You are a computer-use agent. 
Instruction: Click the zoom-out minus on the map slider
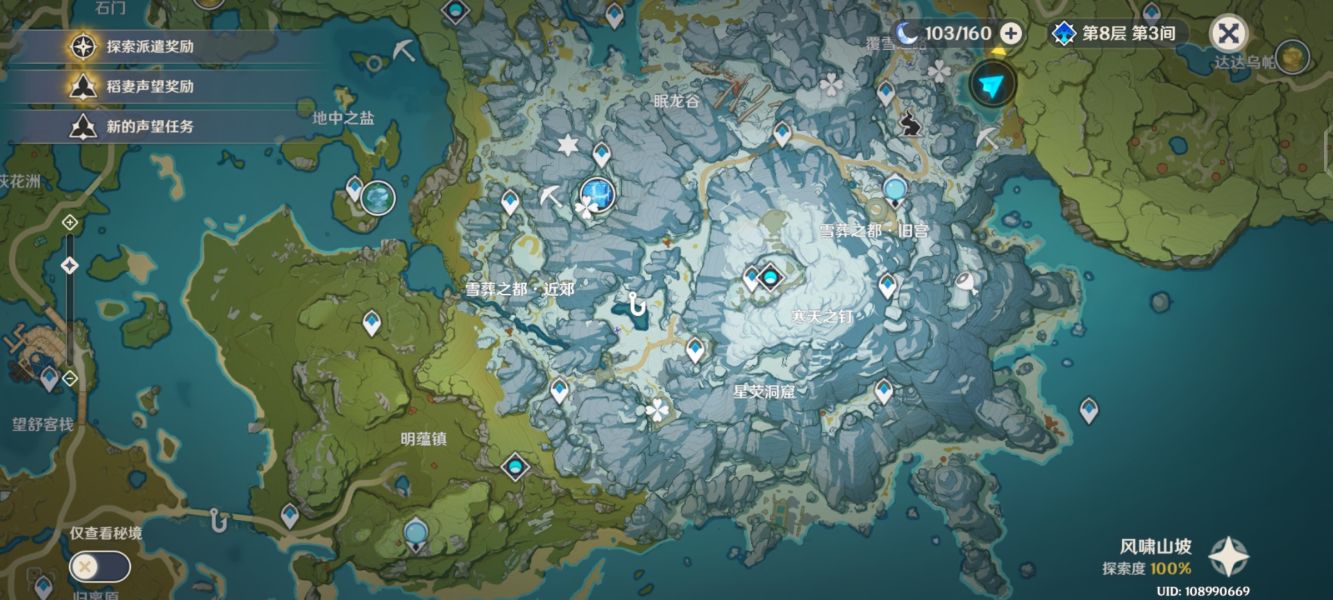pos(70,378)
